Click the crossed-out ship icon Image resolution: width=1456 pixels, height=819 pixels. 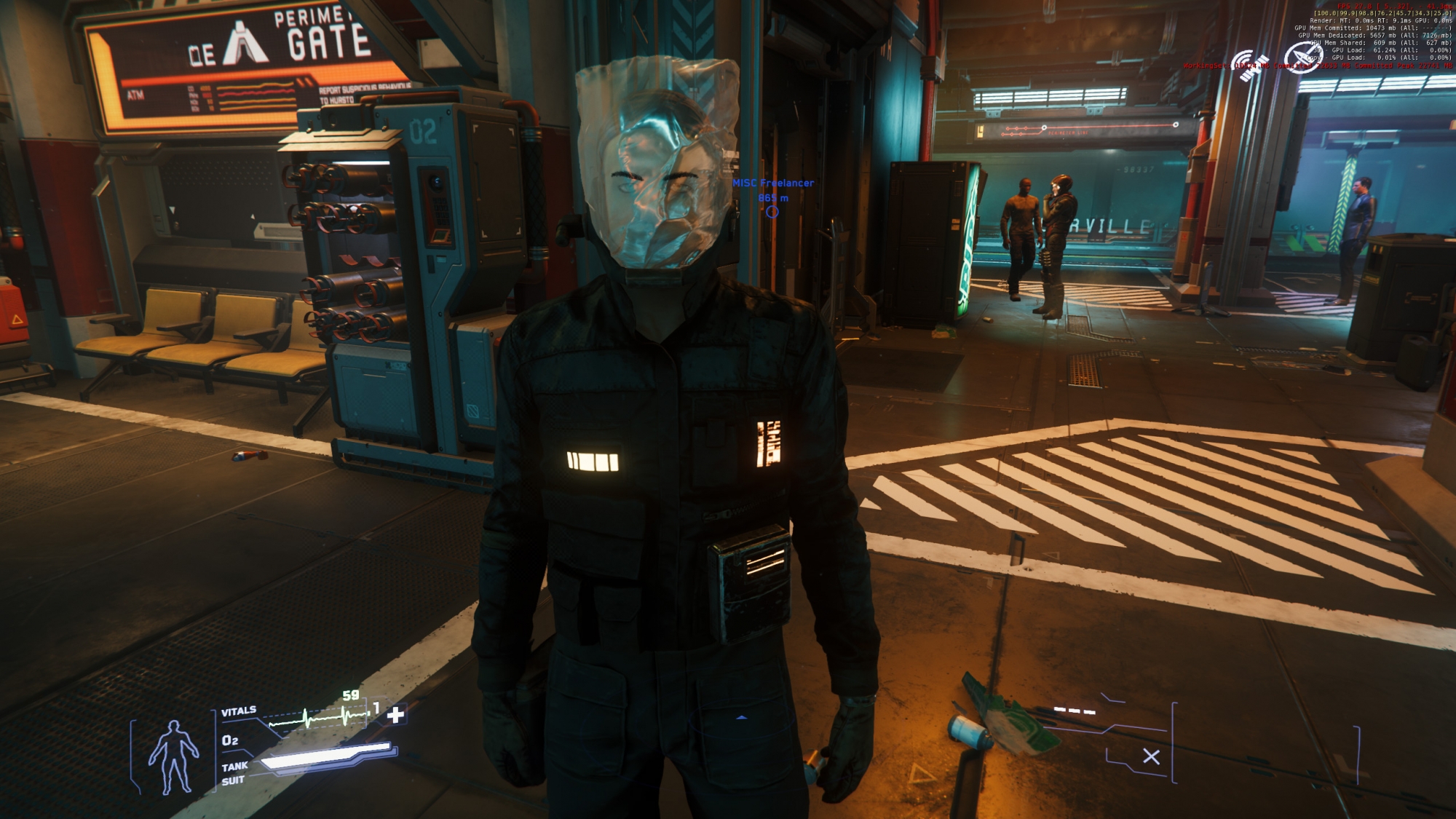[1300, 58]
